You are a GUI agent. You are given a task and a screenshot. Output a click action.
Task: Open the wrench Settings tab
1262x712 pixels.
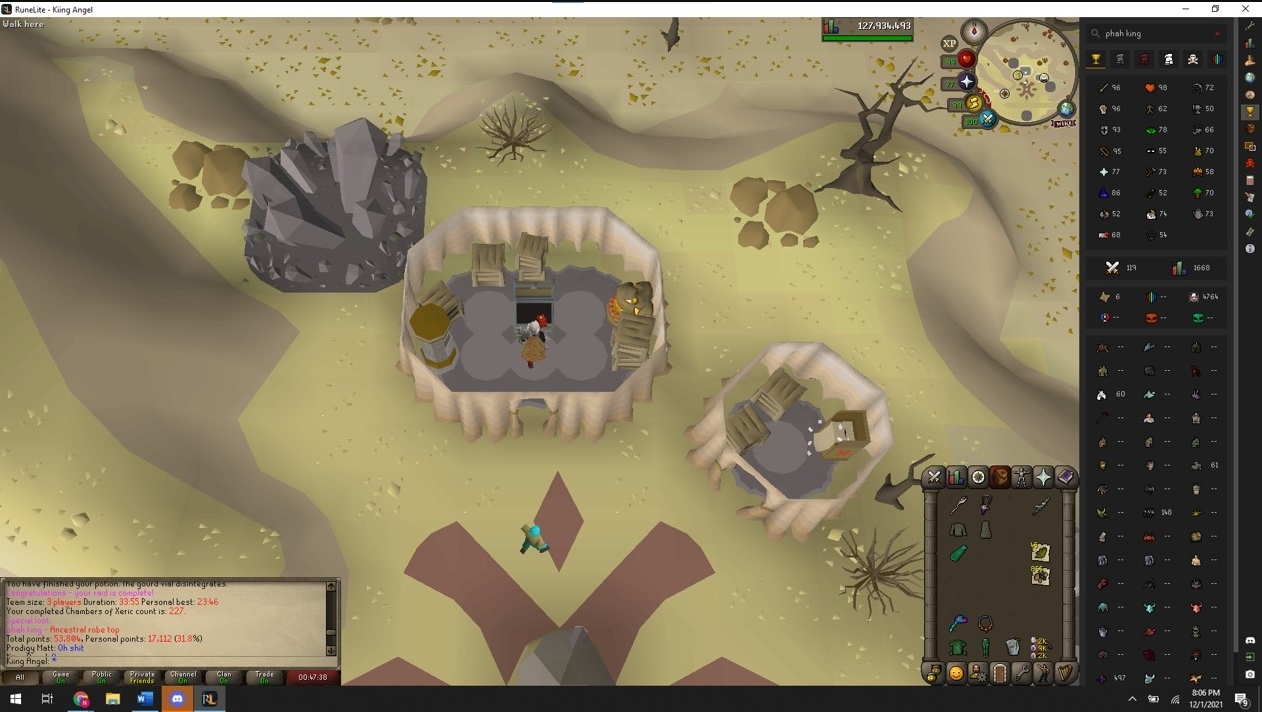[x=1021, y=673]
